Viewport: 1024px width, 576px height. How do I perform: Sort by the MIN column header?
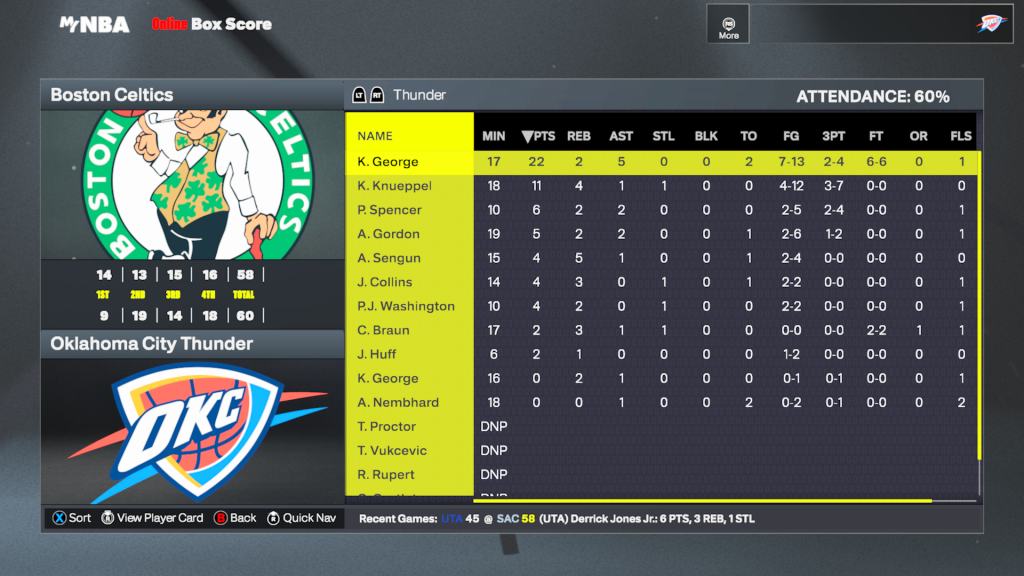(x=494, y=136)
